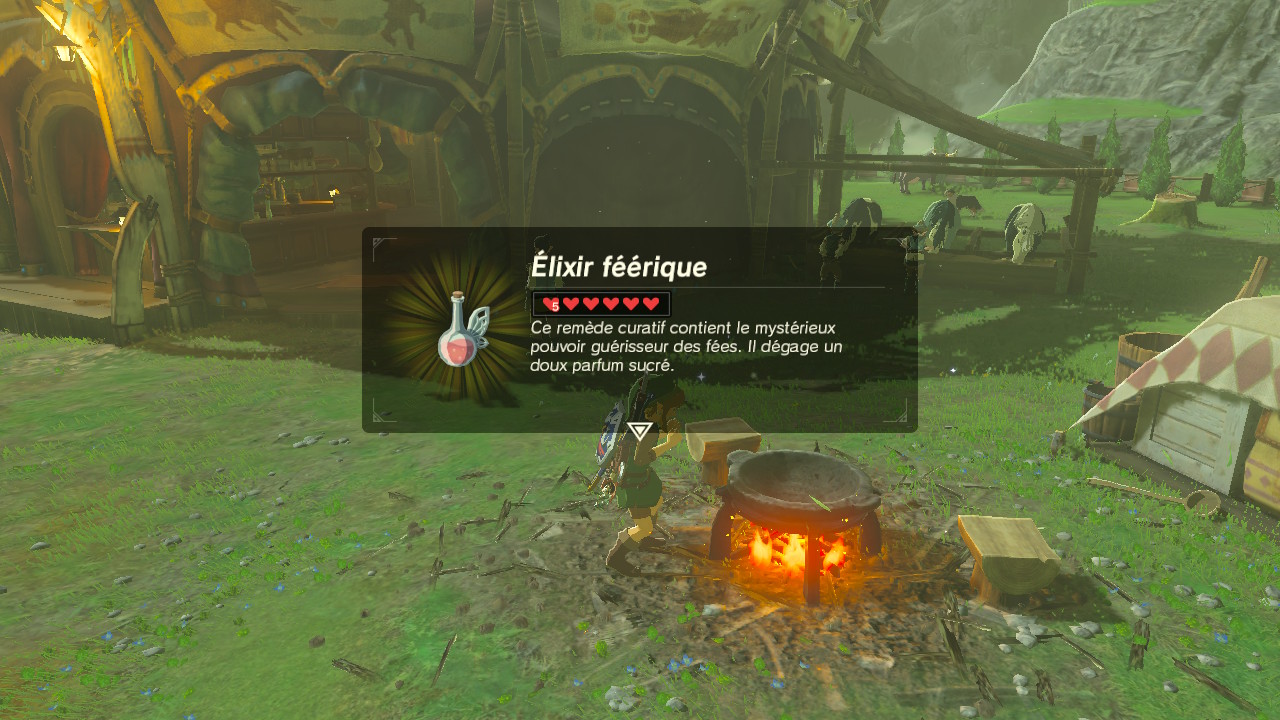The image size is (1280, 720).
Task: Select the Élixir féerique potion icon
Action: [x=459, y=330]
